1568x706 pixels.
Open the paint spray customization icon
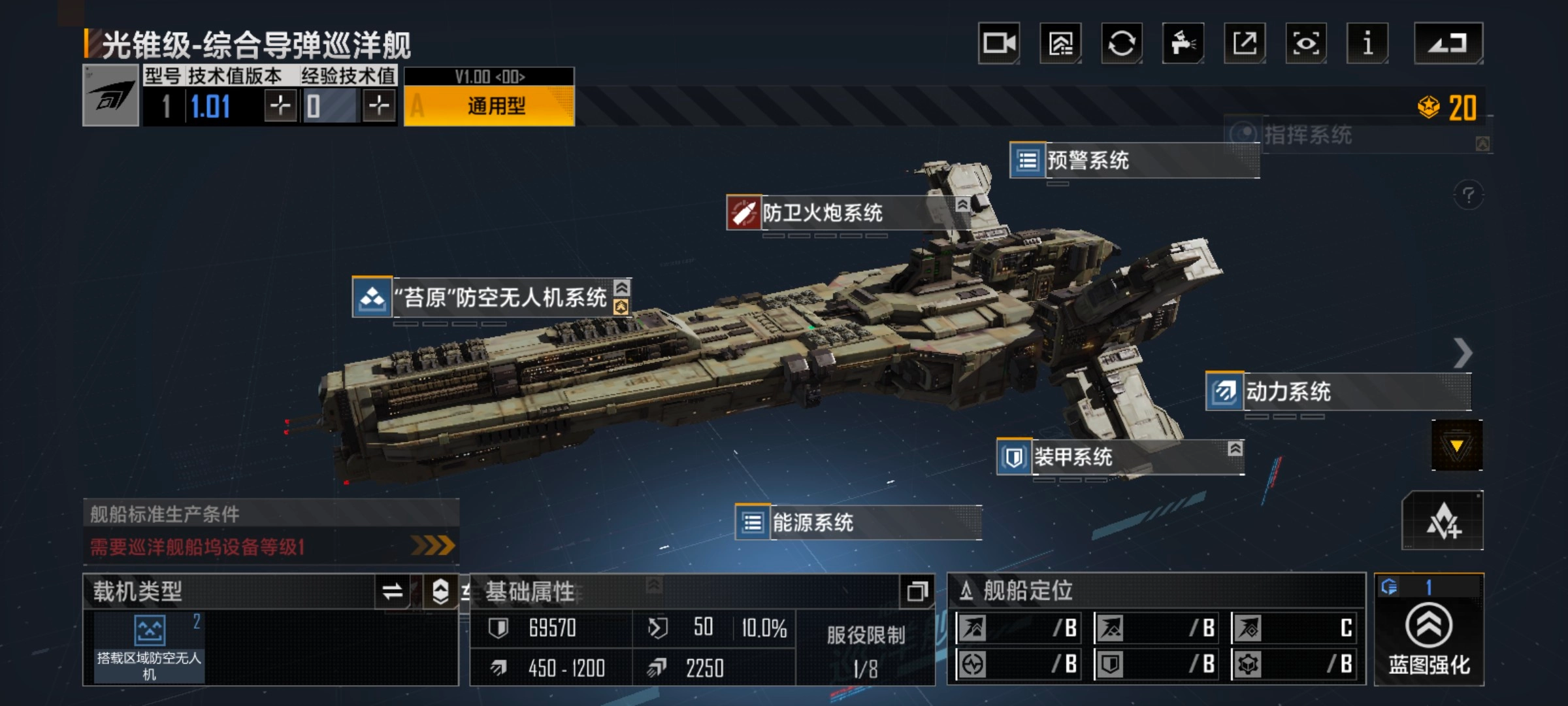1184,42
